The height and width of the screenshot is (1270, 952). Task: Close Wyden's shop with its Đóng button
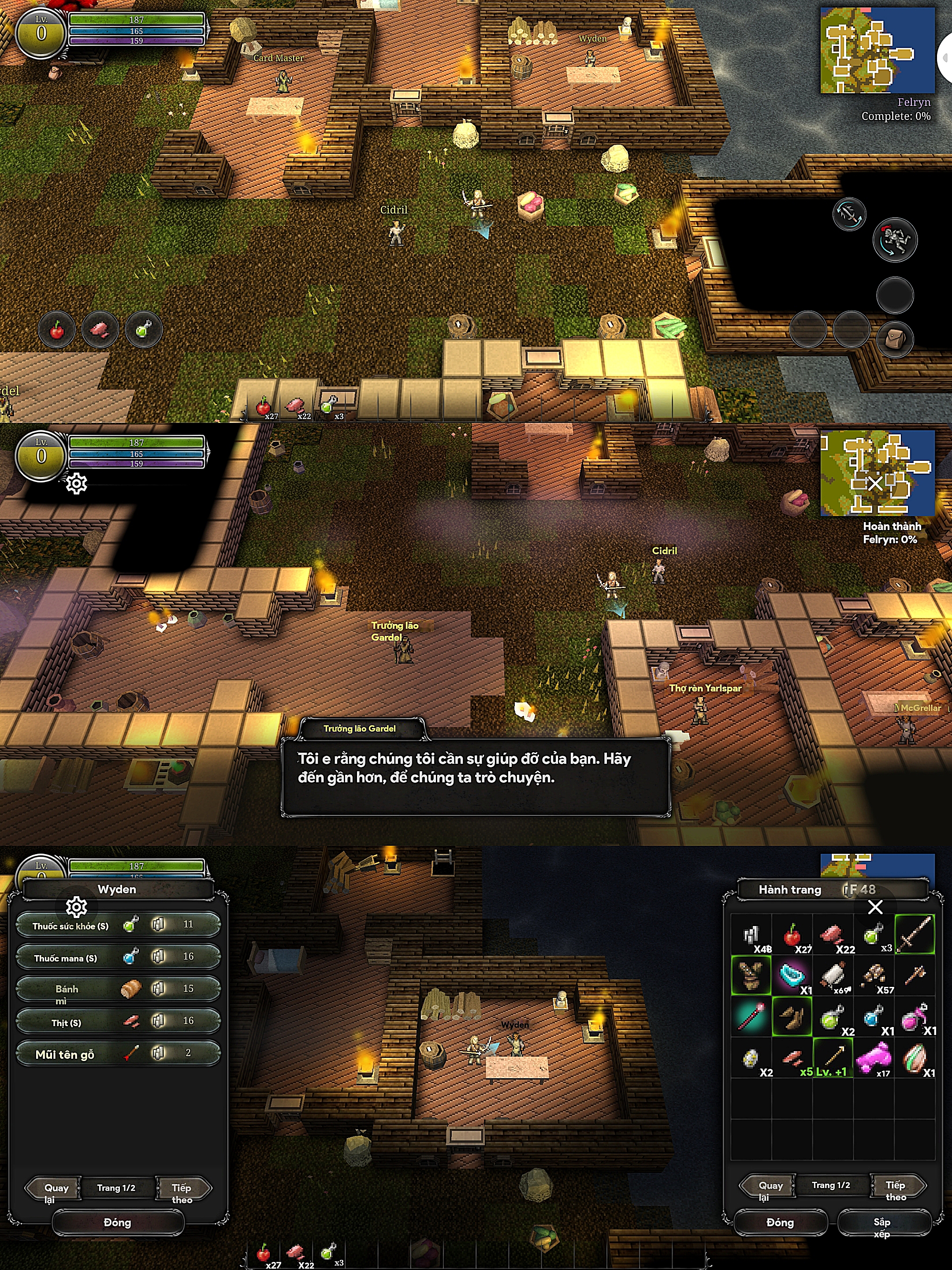(x=118, y=1222)
